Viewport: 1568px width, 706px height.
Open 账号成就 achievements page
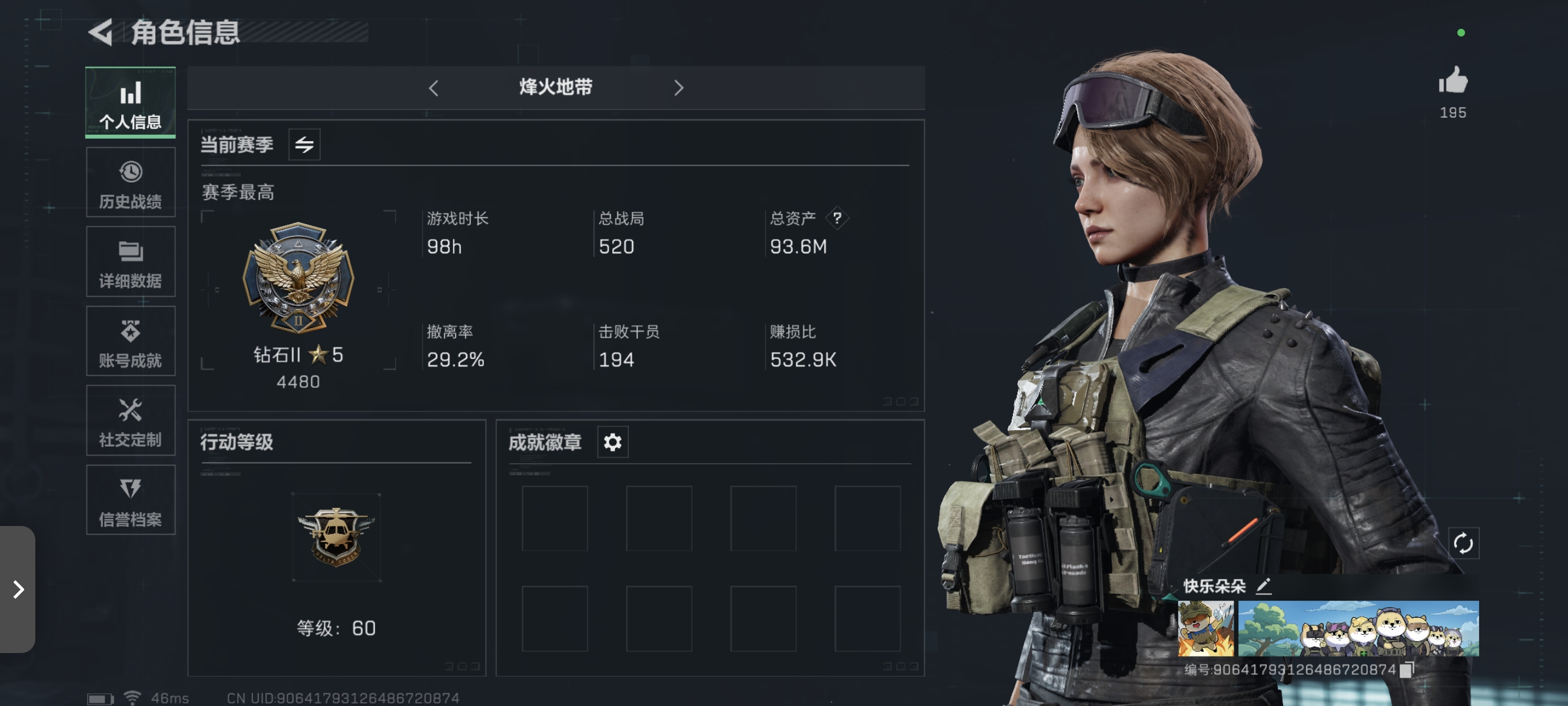(129, 341)
